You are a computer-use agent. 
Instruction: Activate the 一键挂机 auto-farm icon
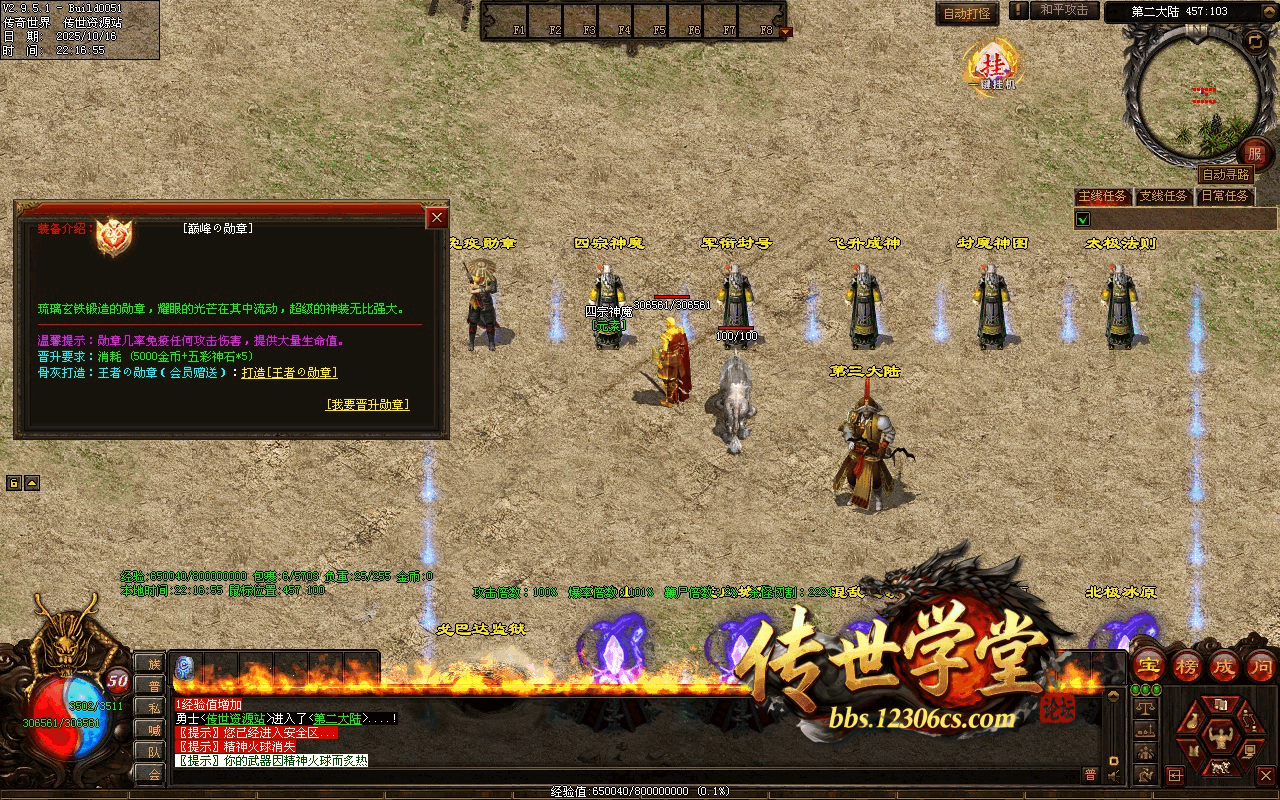tap(993, 66)
